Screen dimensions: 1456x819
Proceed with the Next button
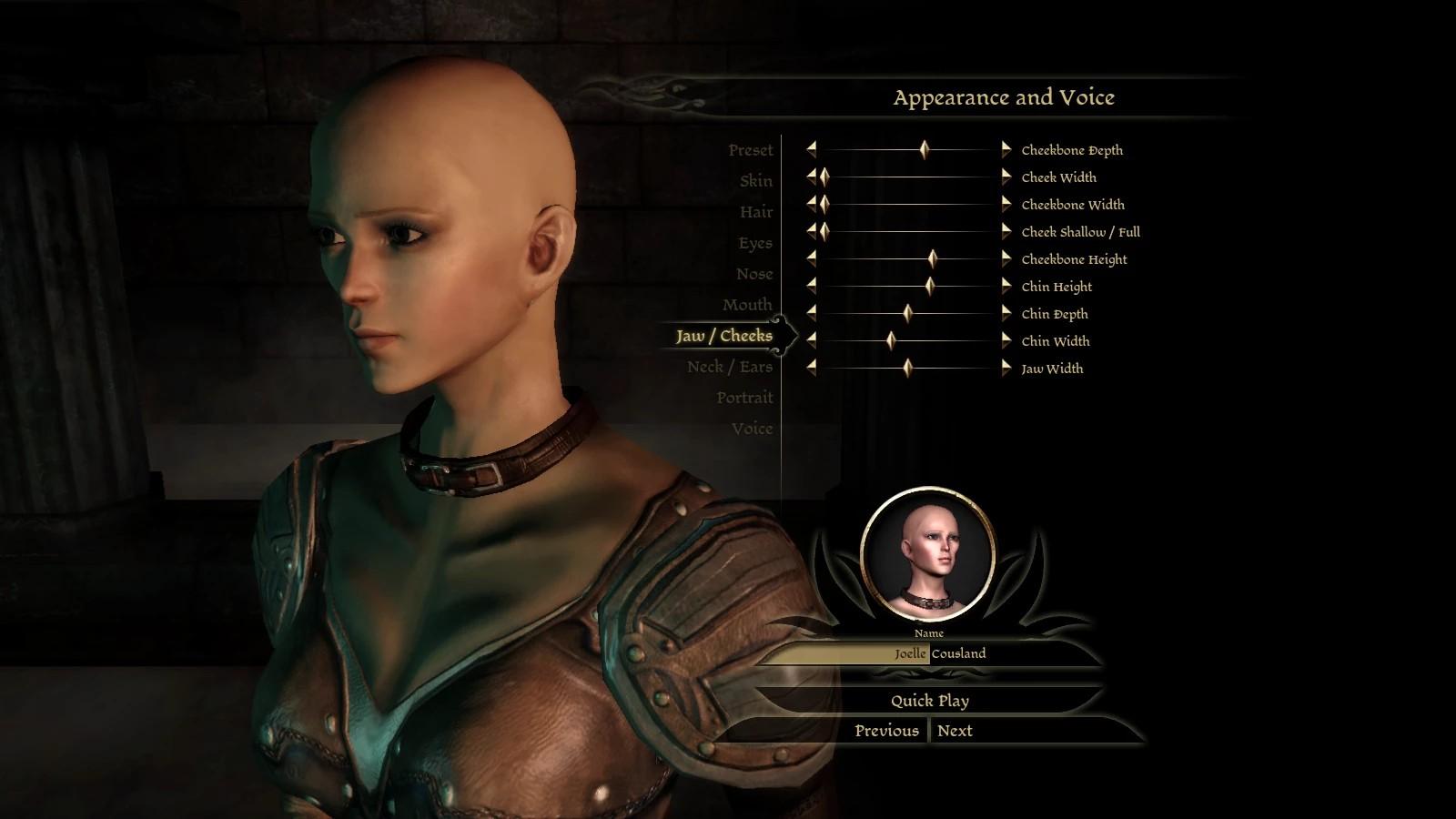coord(955,731)
